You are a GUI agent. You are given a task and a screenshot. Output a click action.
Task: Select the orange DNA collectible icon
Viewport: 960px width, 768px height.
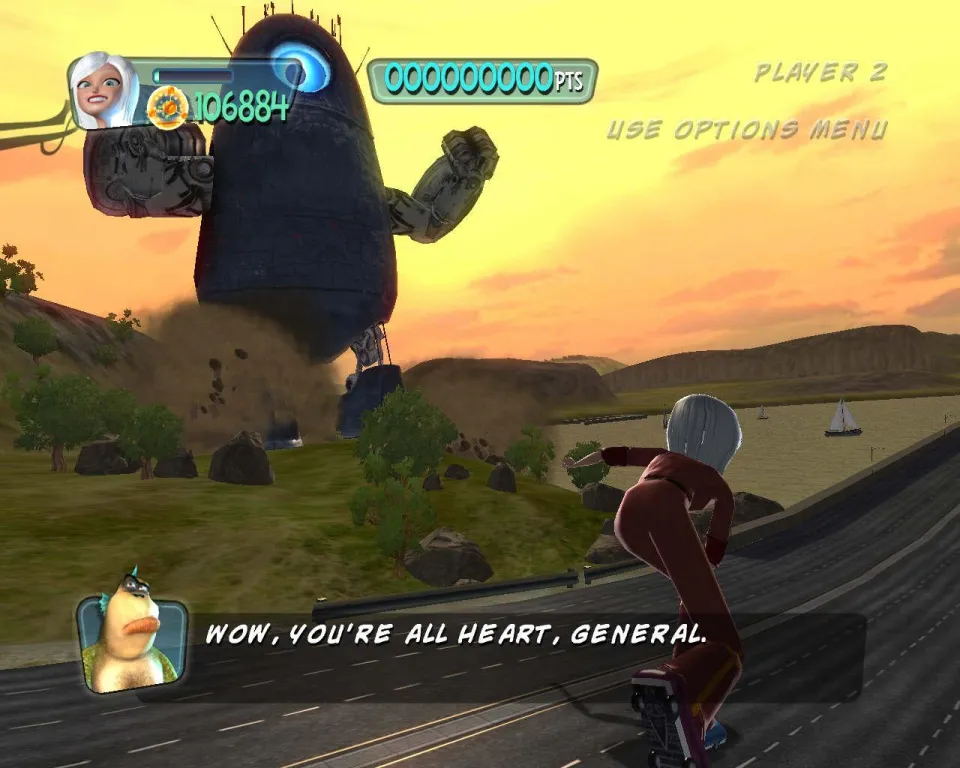pos(167,106)
